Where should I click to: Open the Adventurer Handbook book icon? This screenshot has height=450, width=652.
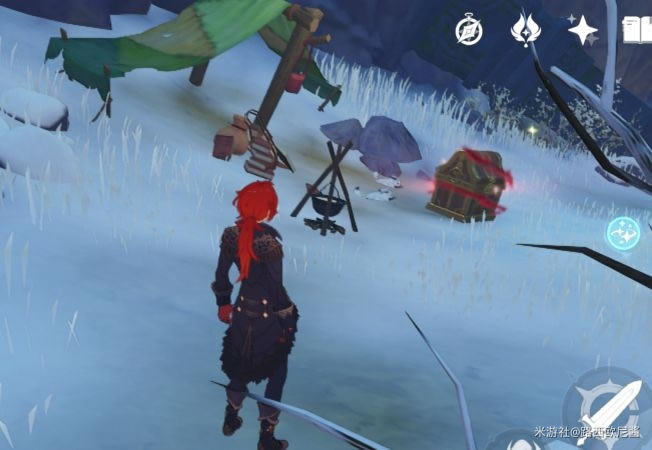tap(636, 29)
